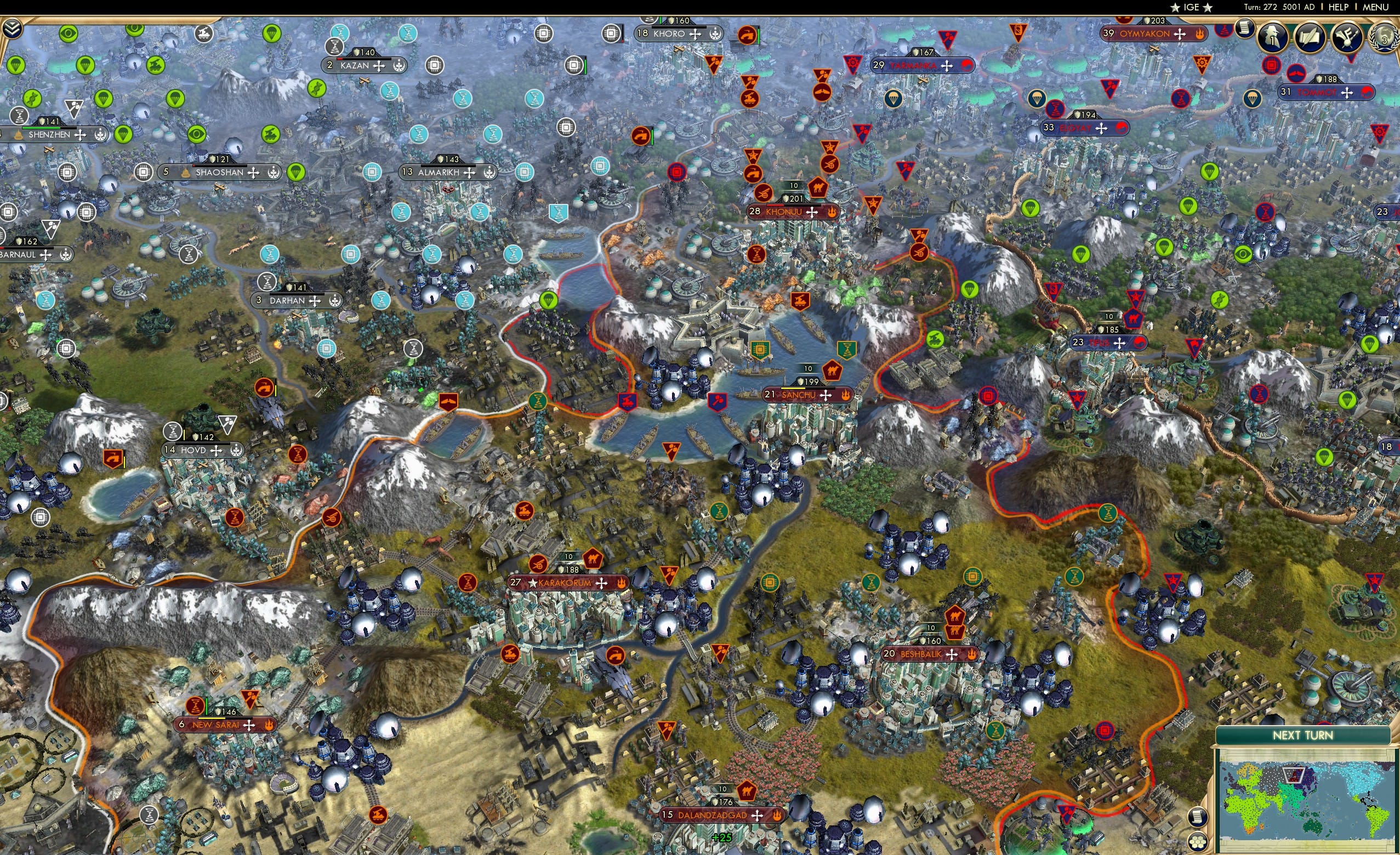Open the IGE editor from the top bar

coord(1192,7)
